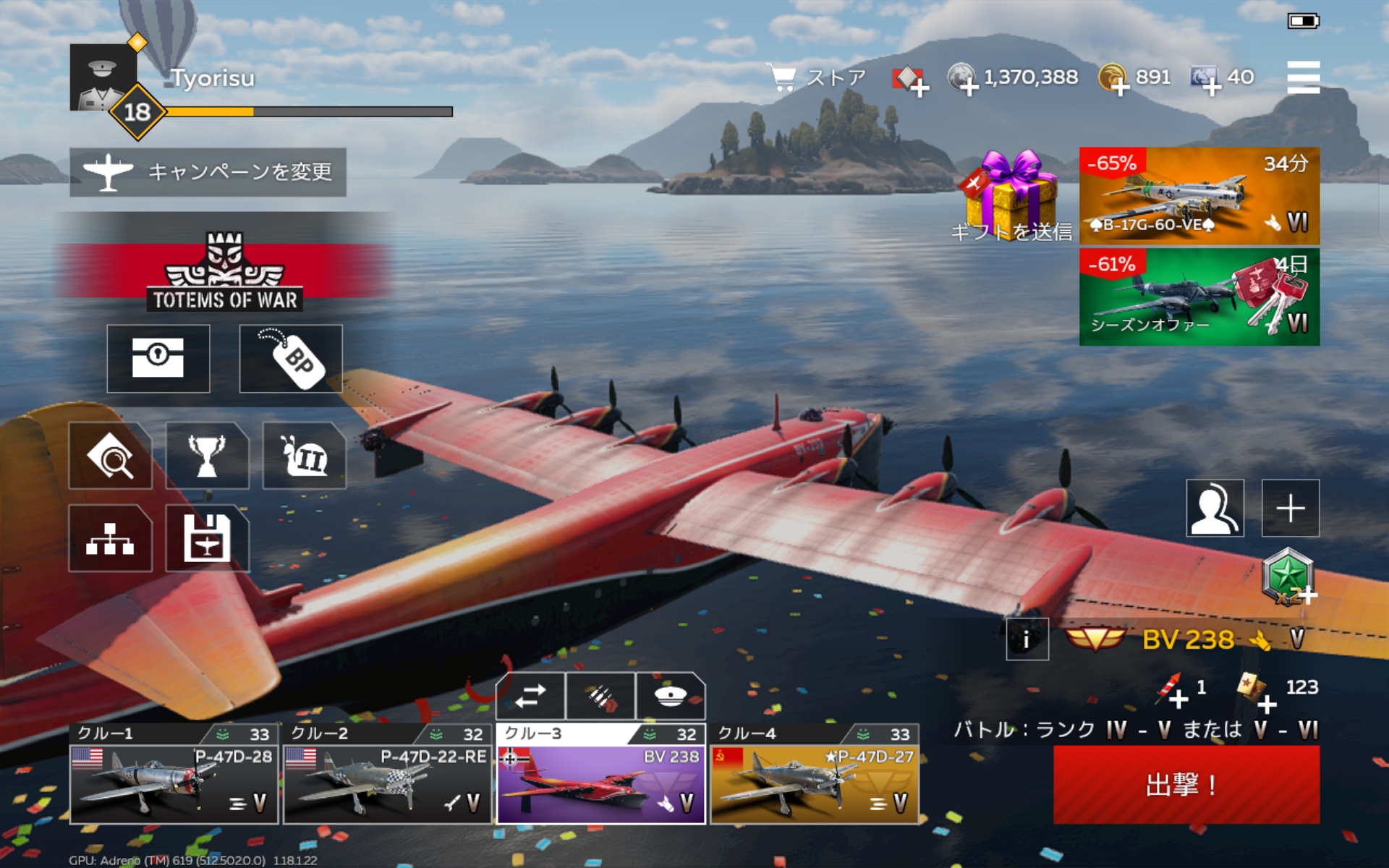Launch battle with the red 出撃！ button
1389x868 pixels.
tap(1186, 784)
